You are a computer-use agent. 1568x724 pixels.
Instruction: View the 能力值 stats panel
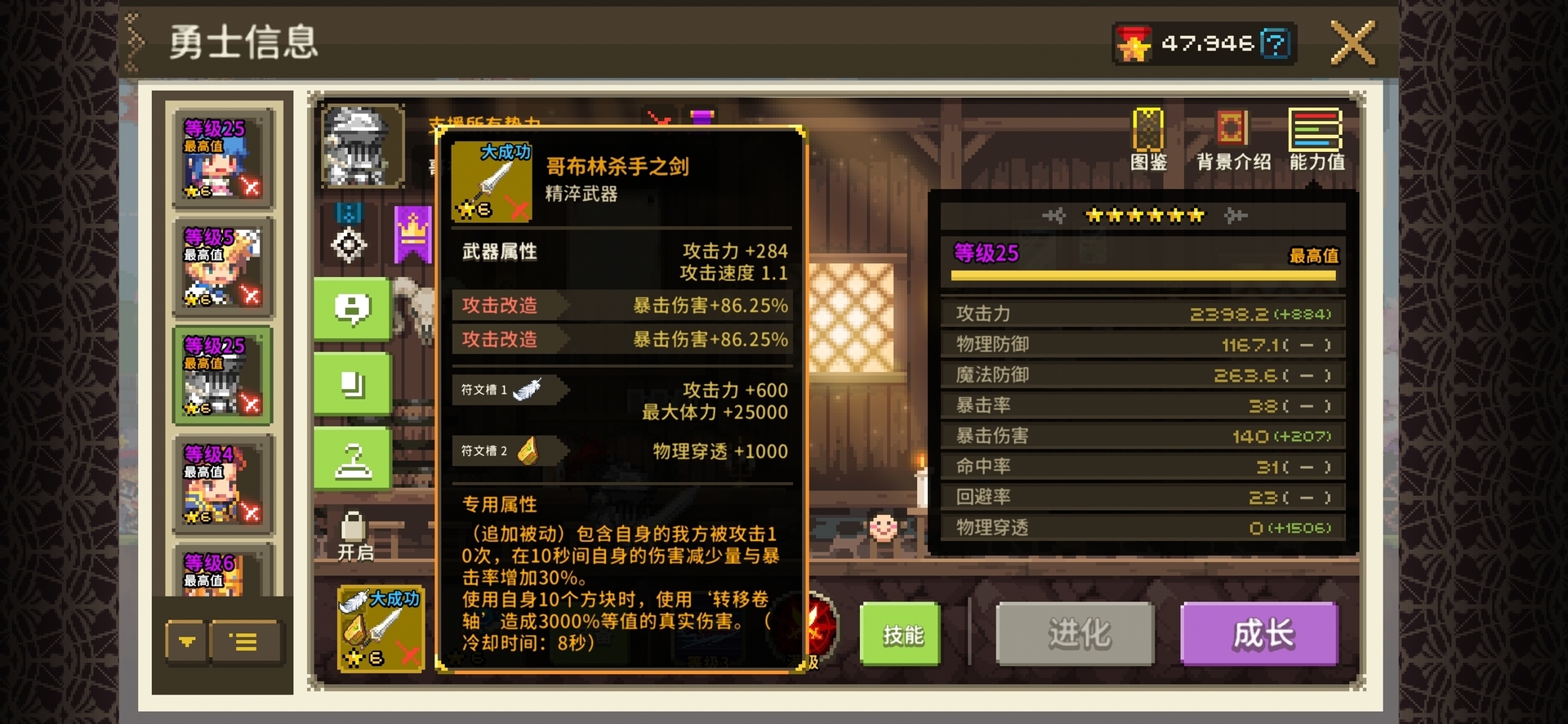pyautogui.click(x=1316, y=135)
